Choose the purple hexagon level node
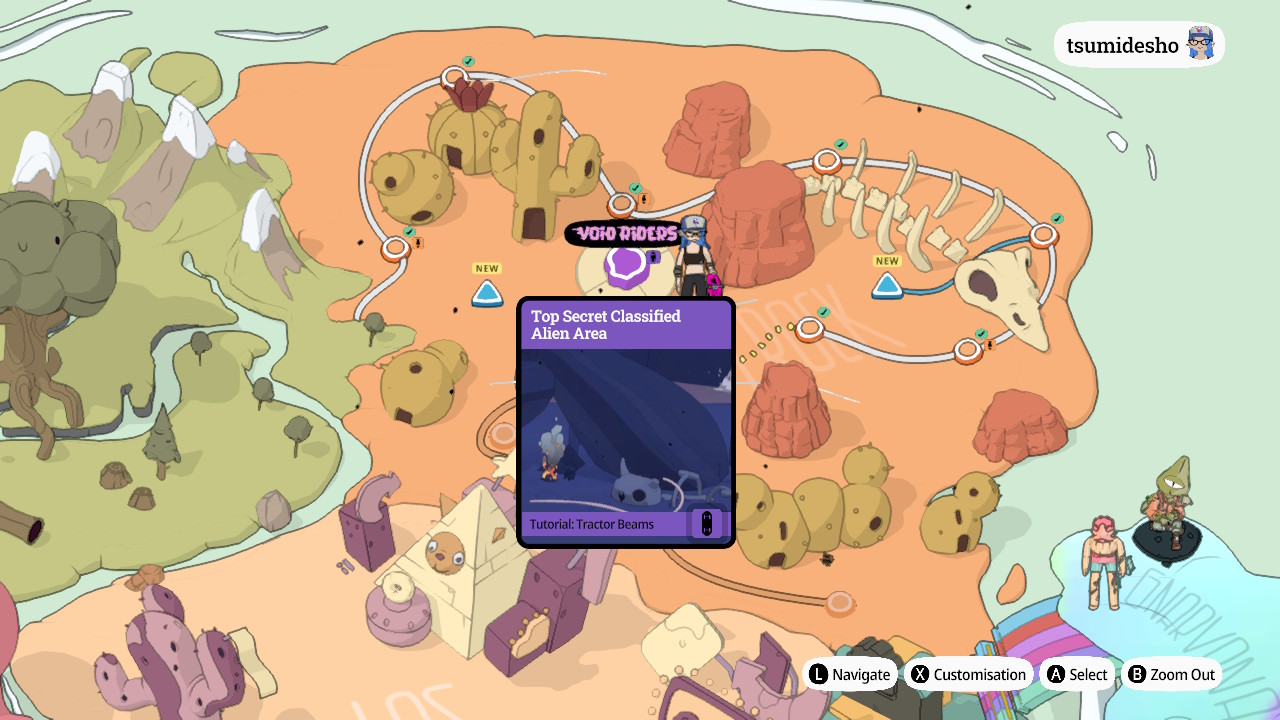The image size is (1280, 720). coord(627,265)
